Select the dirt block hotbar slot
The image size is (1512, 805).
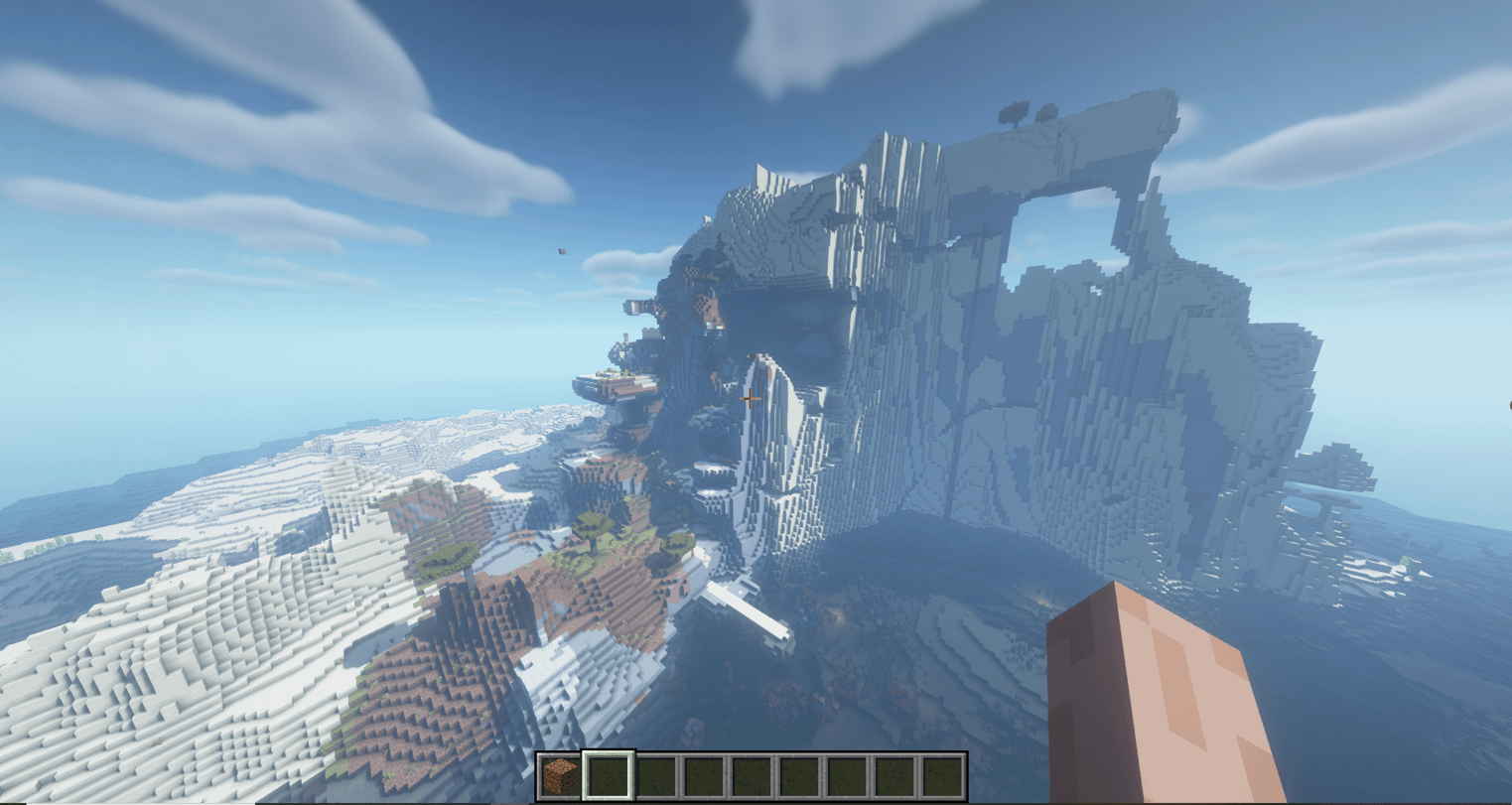click(561, 776)
